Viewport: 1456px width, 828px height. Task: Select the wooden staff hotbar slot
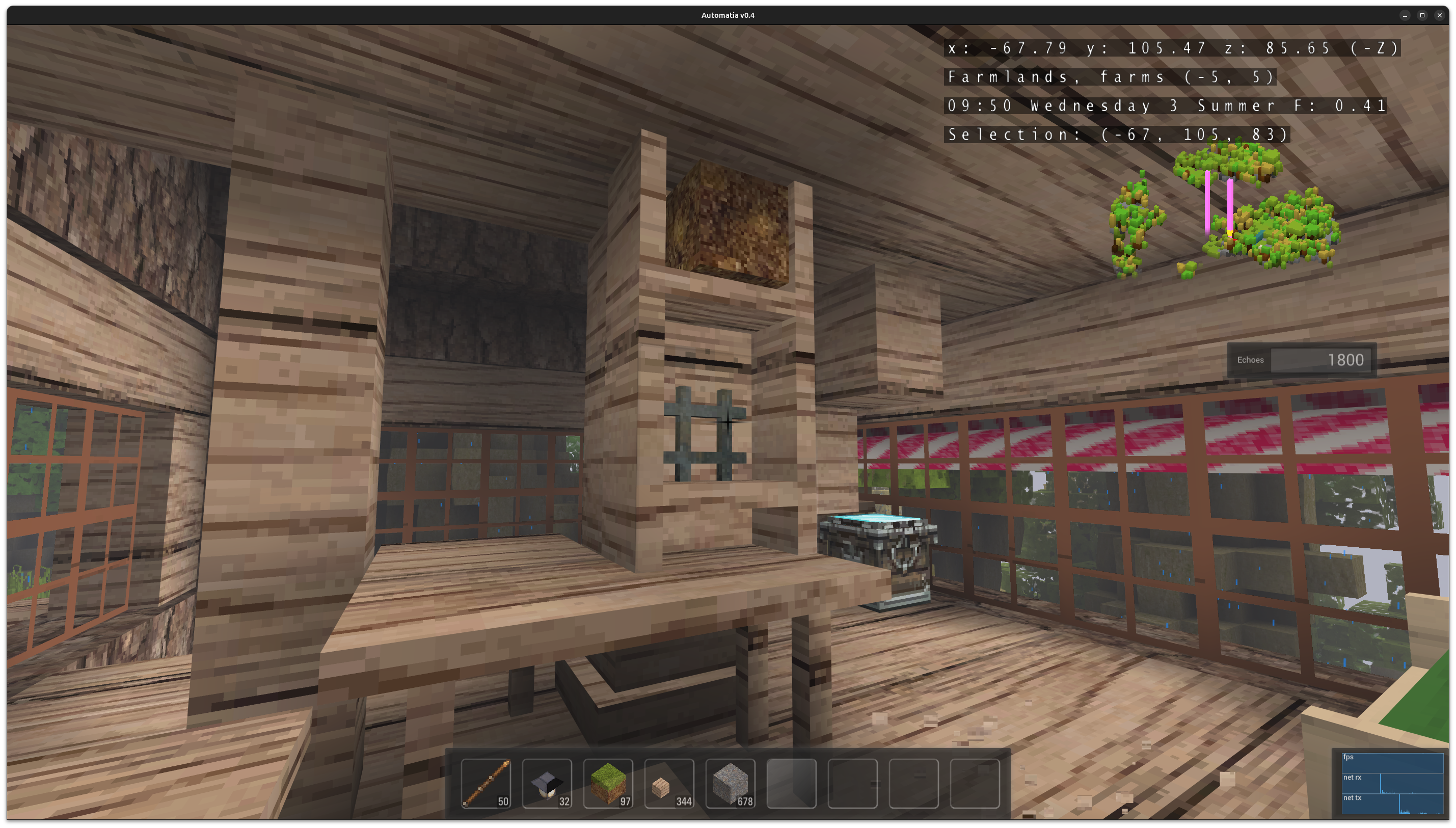coord(486,783)
